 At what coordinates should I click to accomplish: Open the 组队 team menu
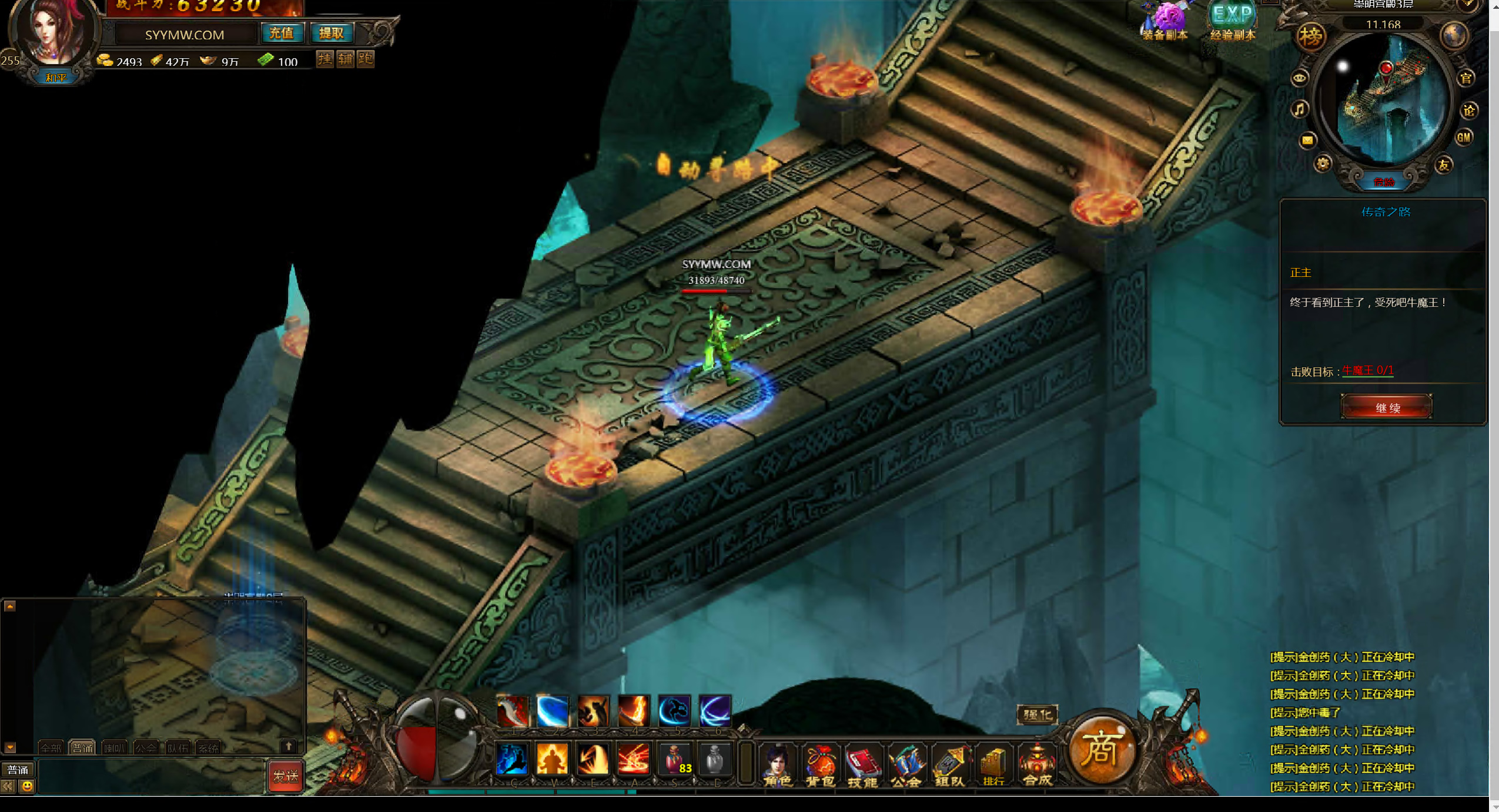tap(949, 765)
